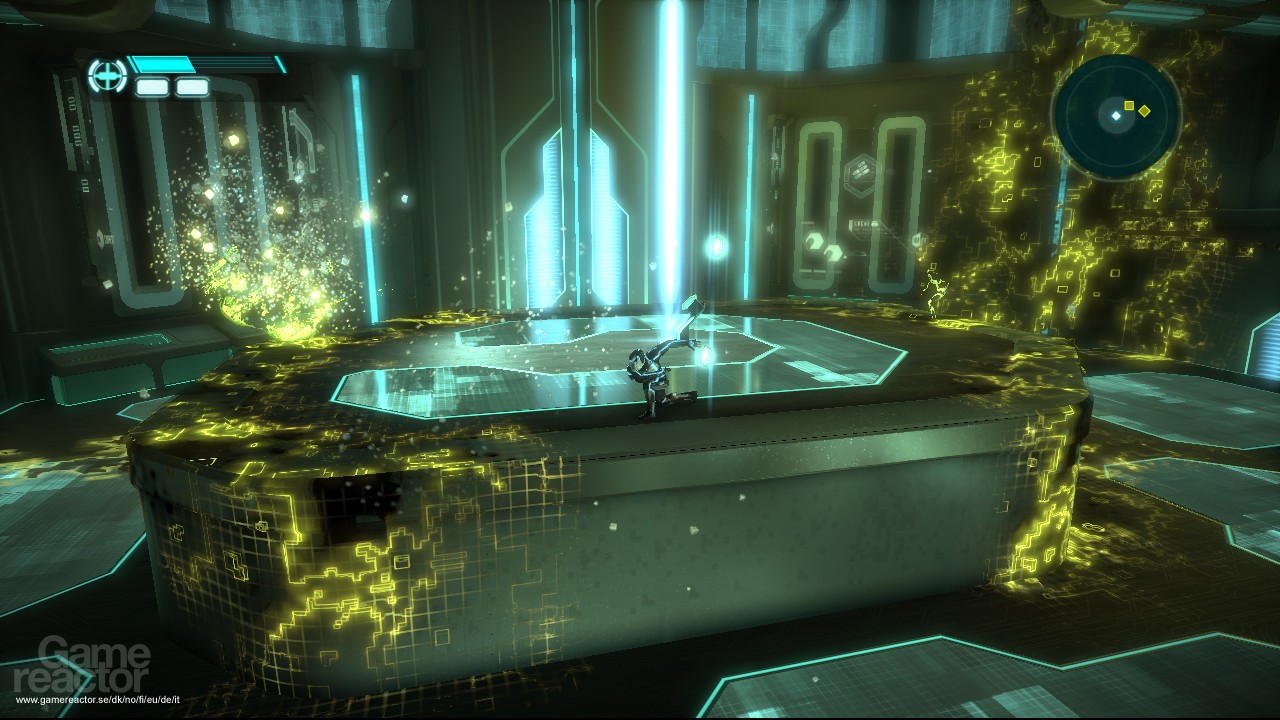
Task: Click the circular targeting reticle icon
Action: tap(106, 75)
